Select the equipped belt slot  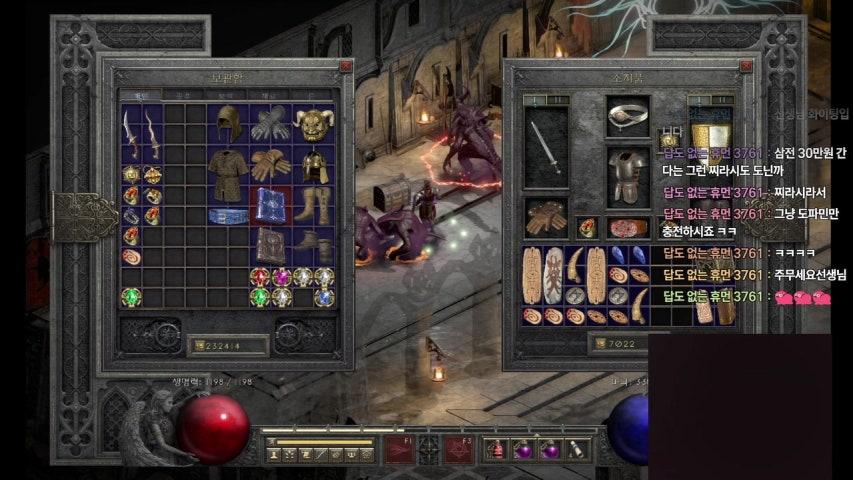[628, 227]
